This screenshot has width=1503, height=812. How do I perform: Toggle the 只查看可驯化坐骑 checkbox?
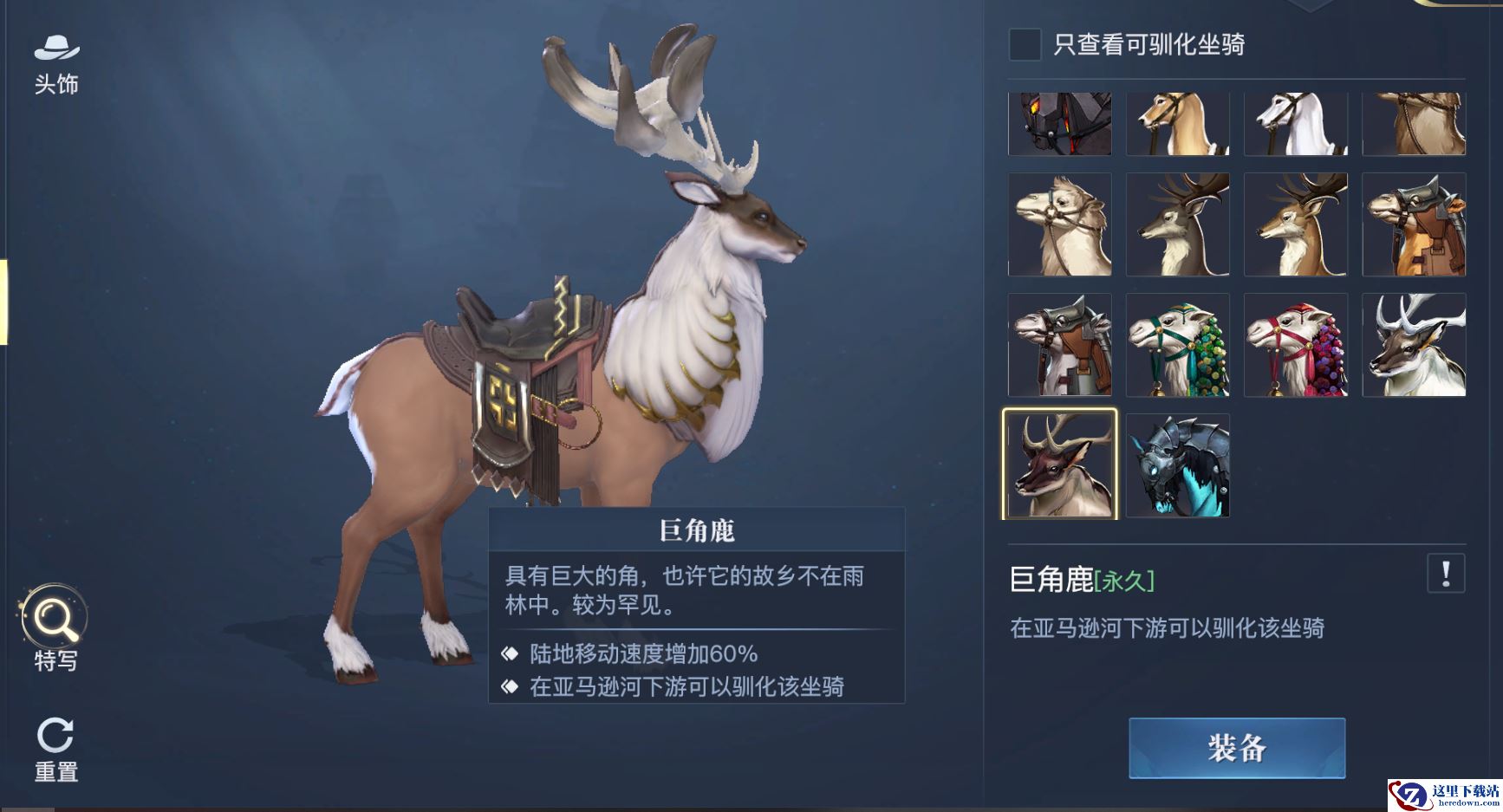[1025, 44]
